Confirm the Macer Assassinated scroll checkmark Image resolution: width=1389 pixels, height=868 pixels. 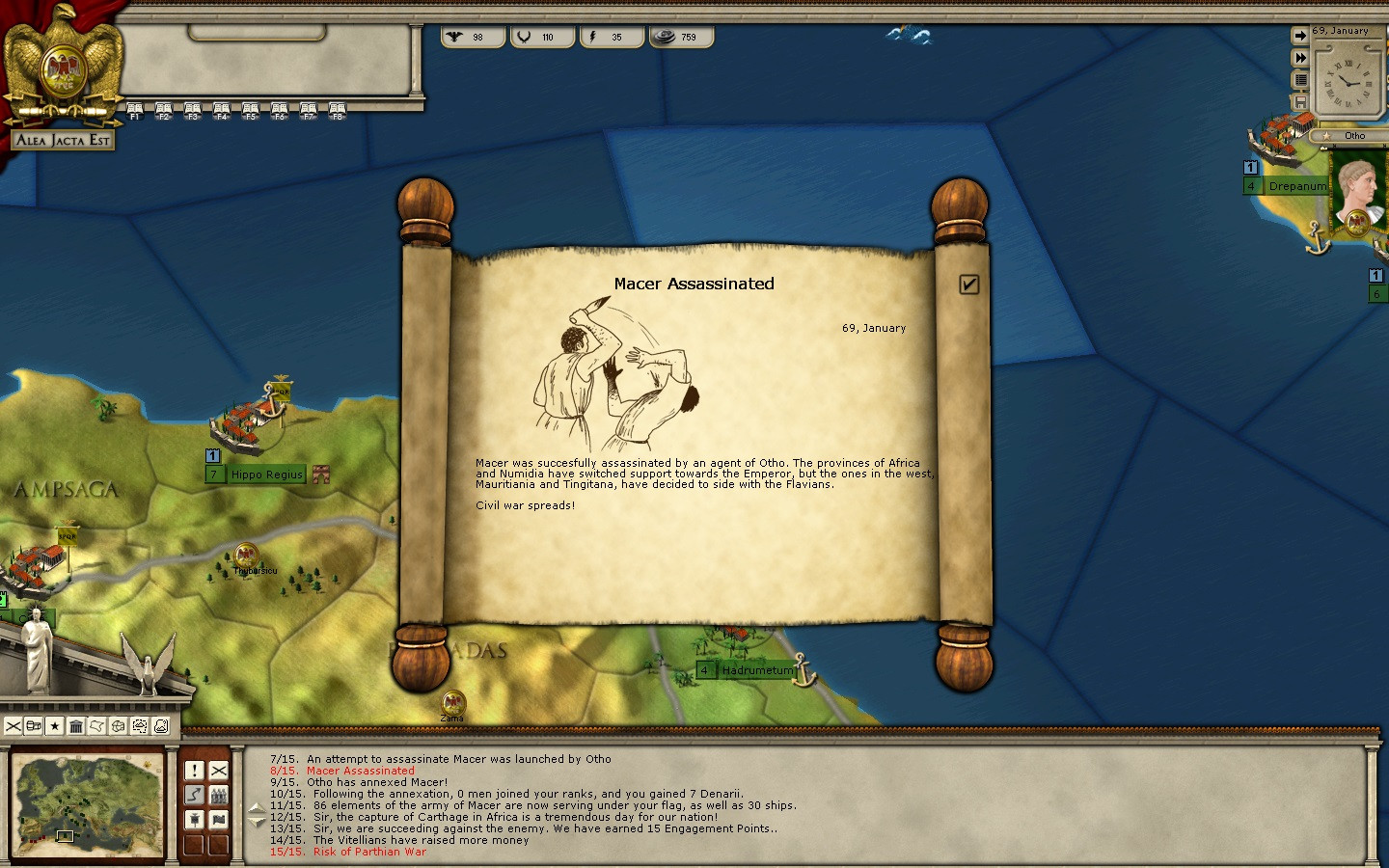coord(969,284)
